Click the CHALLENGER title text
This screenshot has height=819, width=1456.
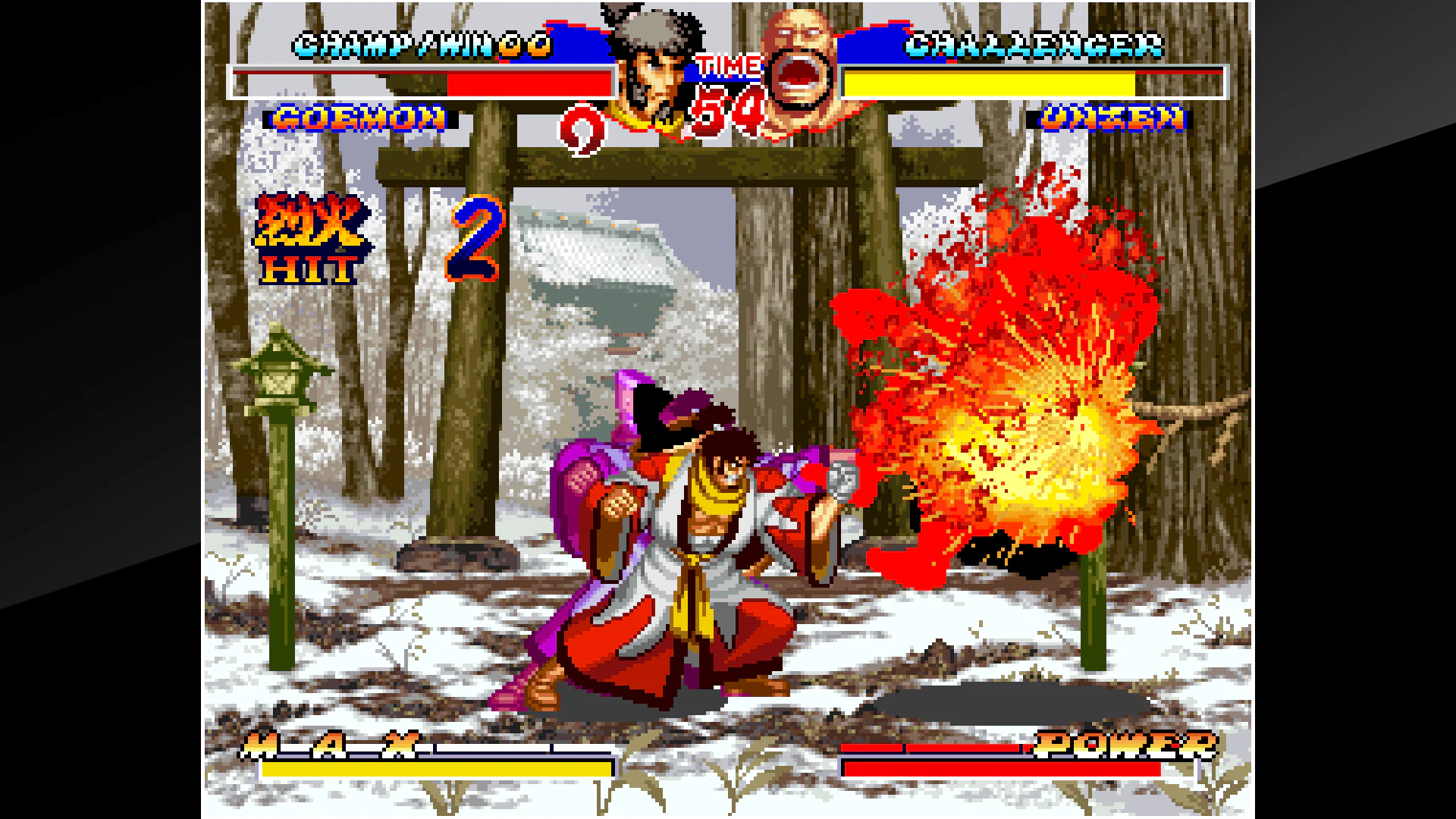pos(1035,43)
